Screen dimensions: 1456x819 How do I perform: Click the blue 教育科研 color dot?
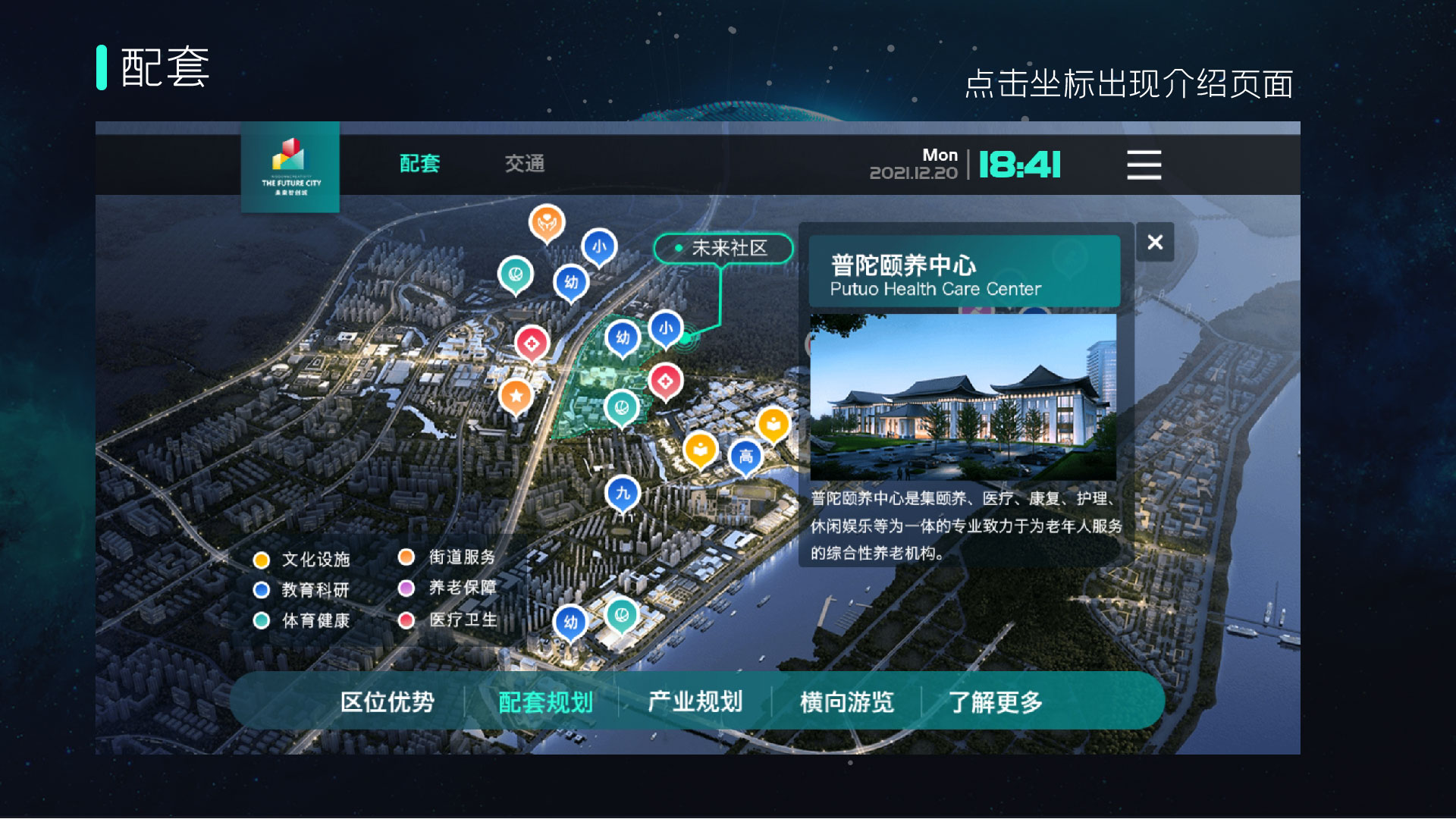tap(262, 590)
